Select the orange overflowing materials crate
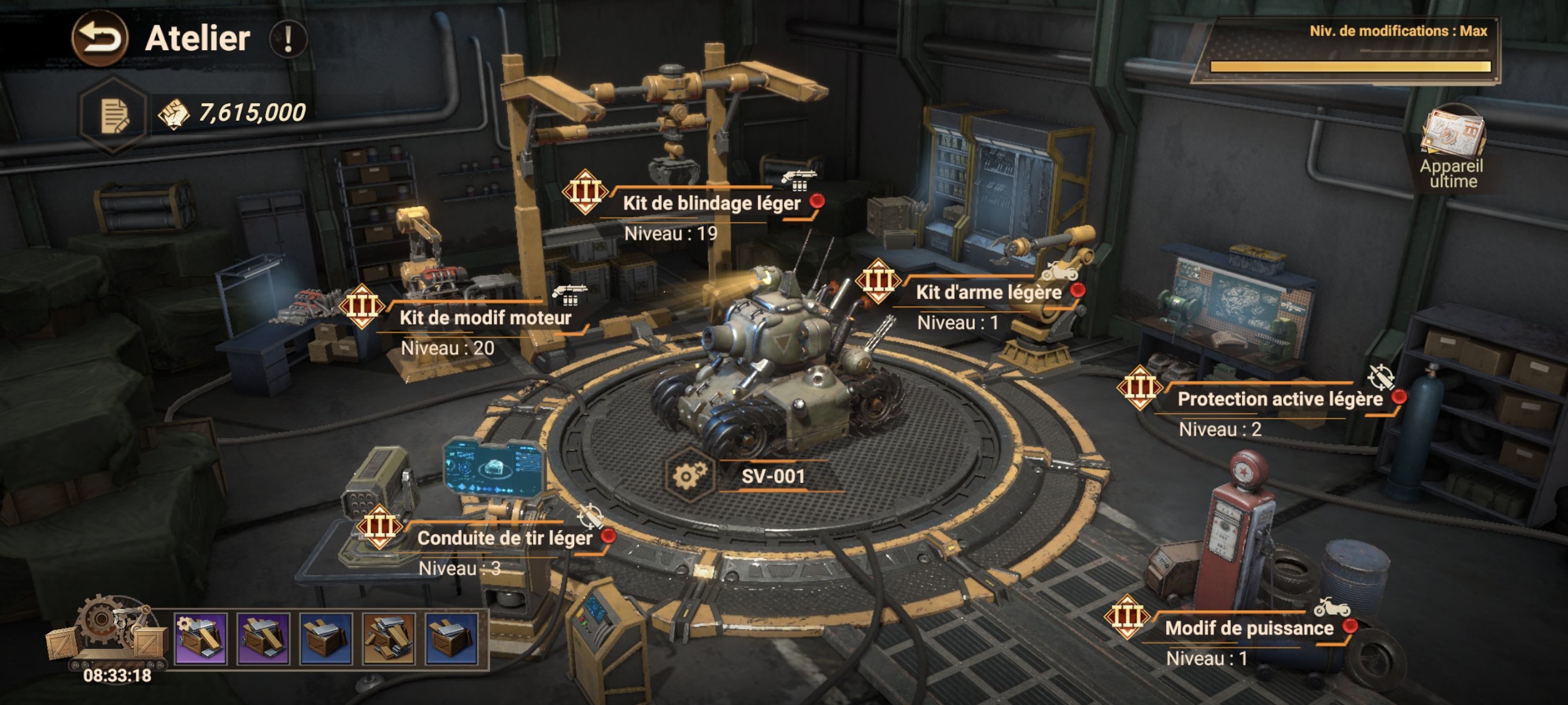The image size is (1568, 705). click(389, 637)
